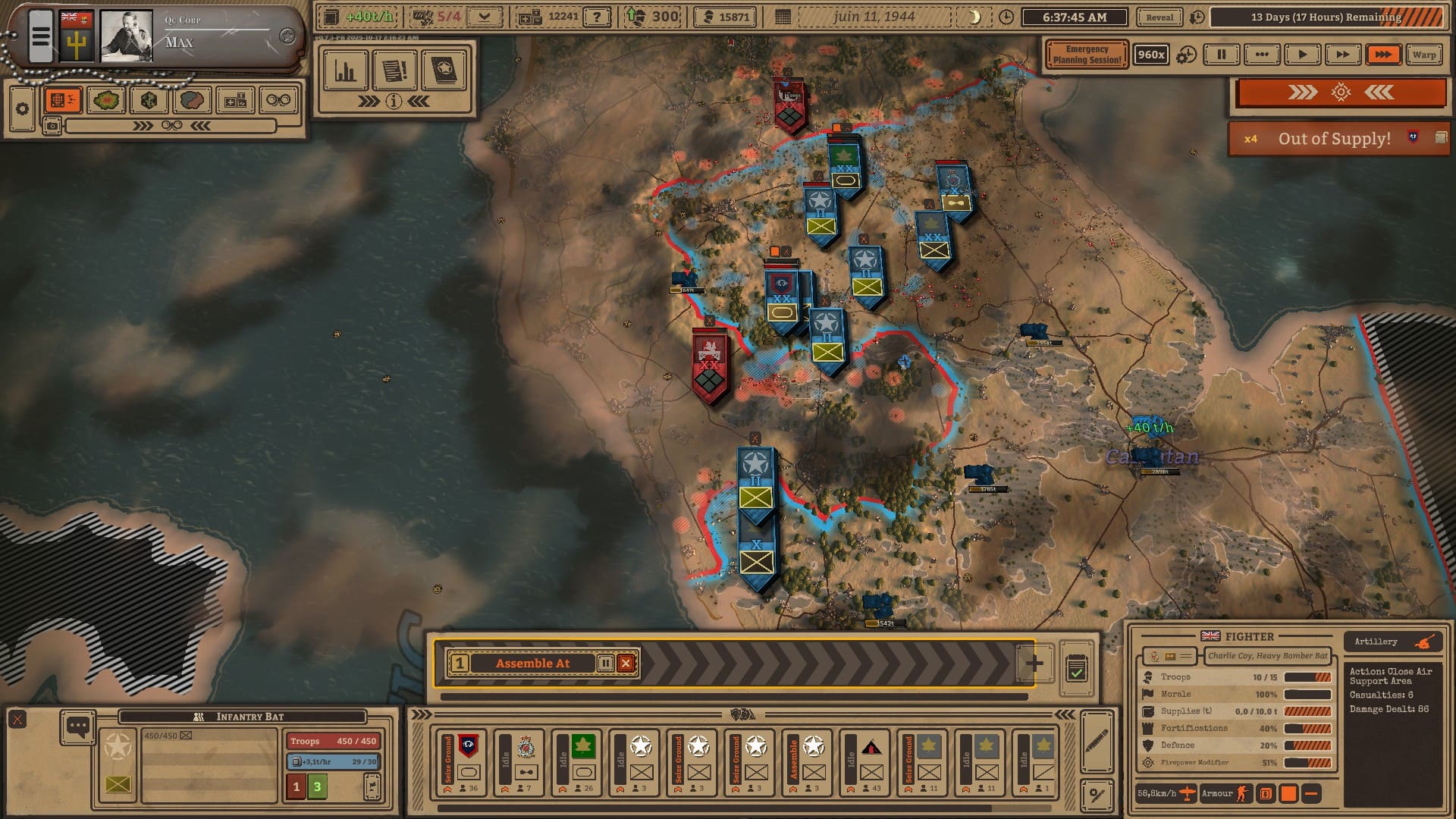Click the Emergency Planning Session button
The height and width of the screenshot is (819, 1456).
[1086, 55]
